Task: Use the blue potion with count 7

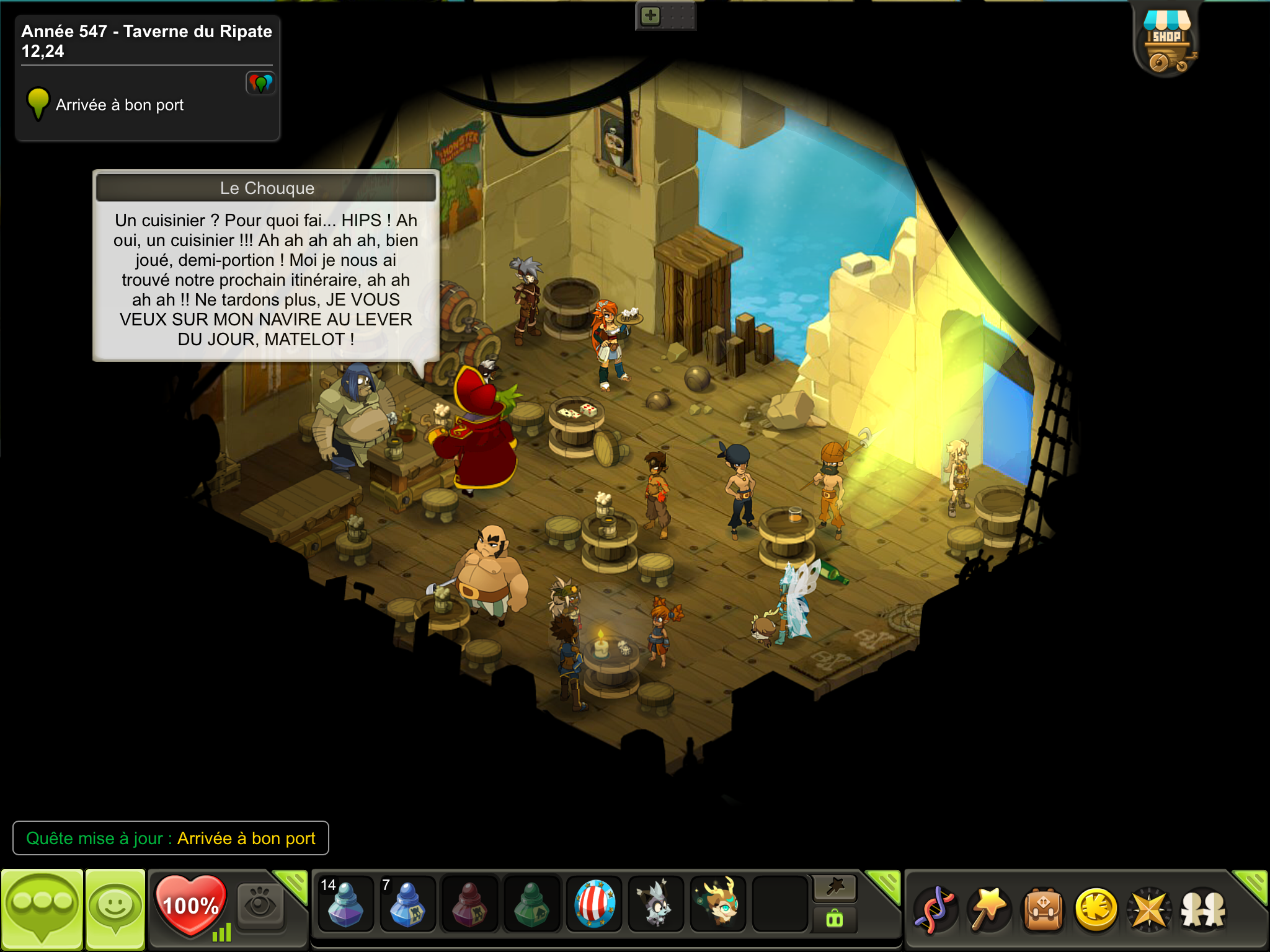Action: (407, 904)
